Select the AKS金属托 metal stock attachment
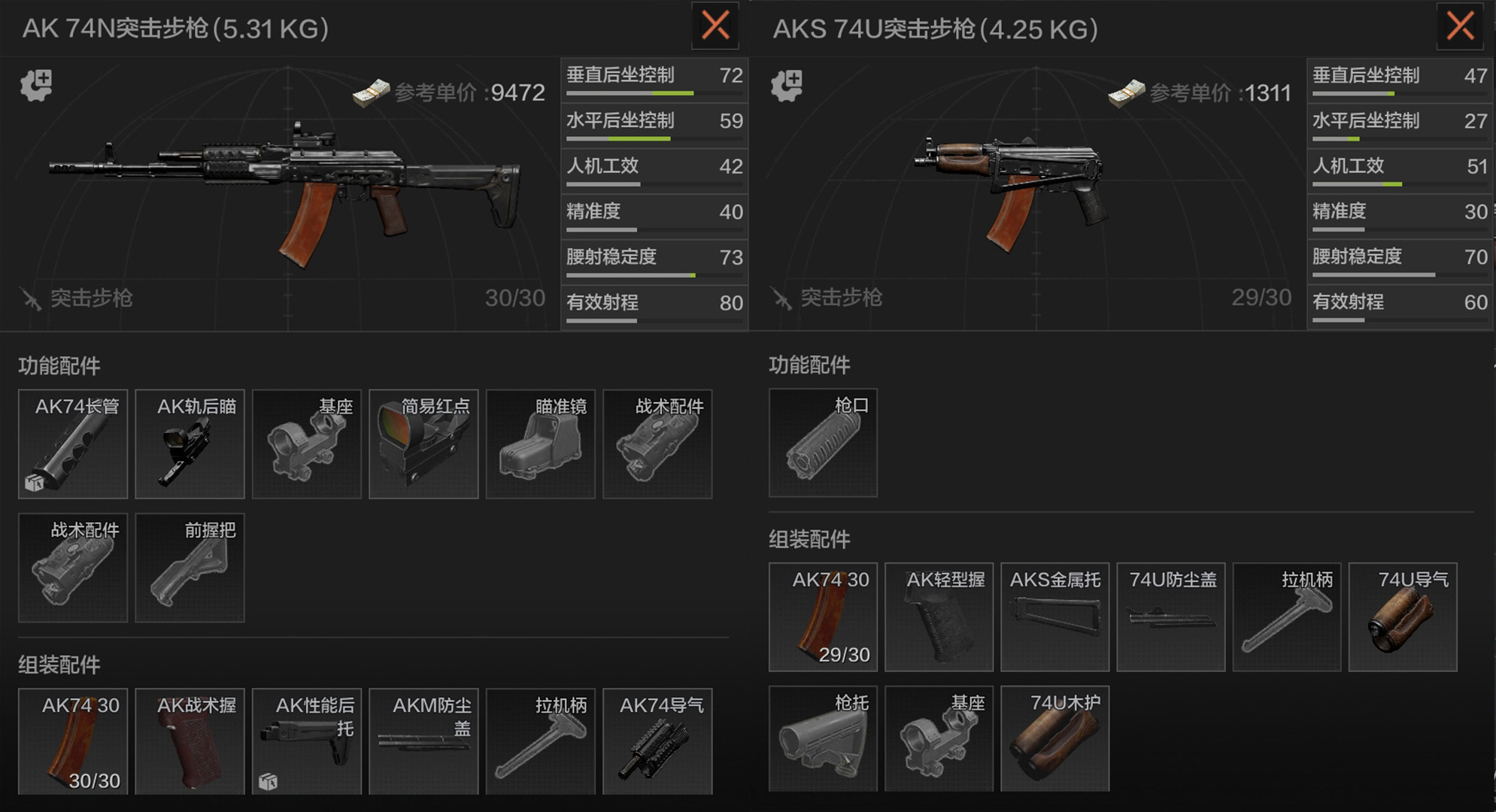The width and height of the screenshot is (1496, 812). click(x=1055, y=617)
